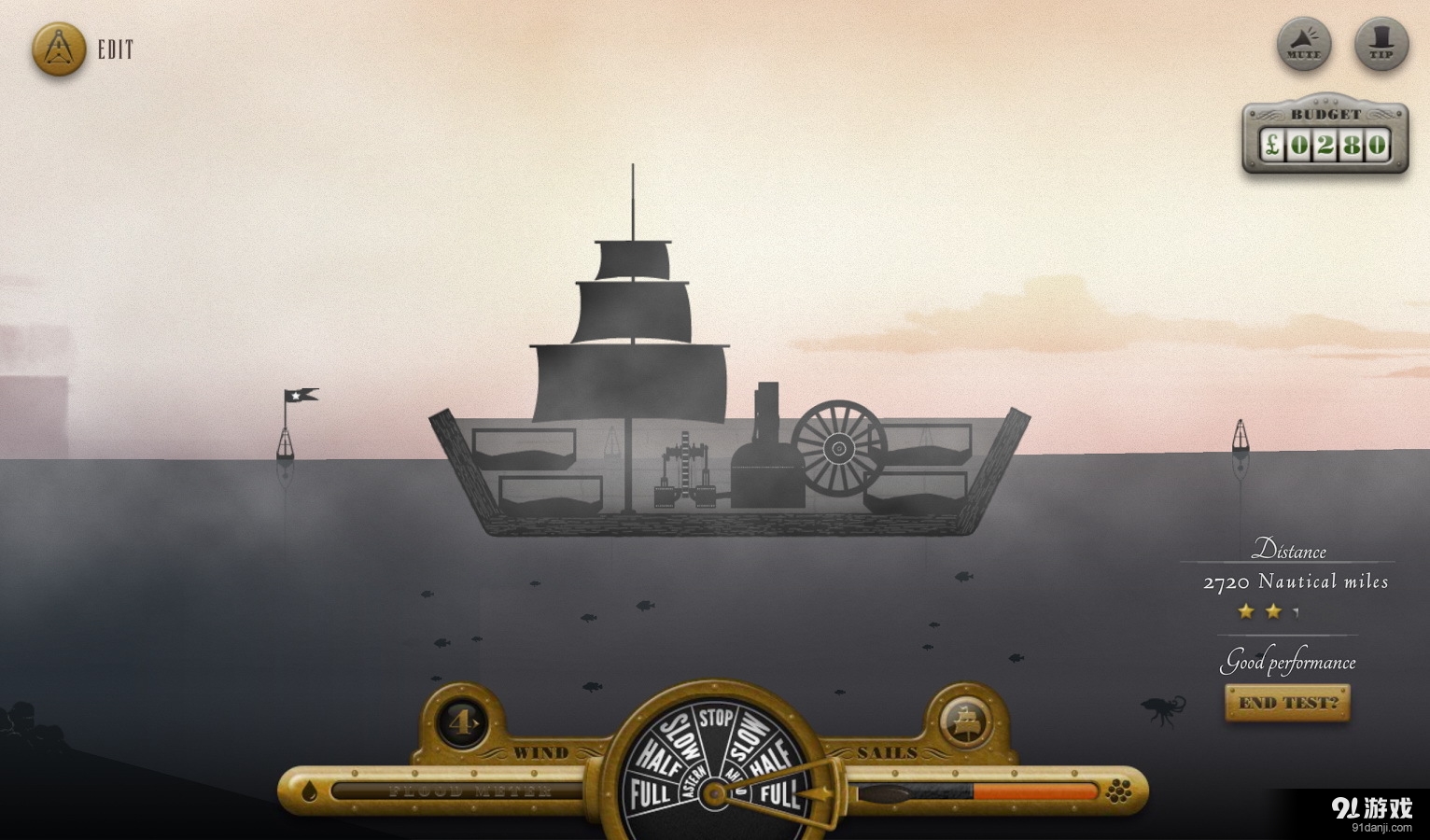Open the Edit ship designer
This screenshot has width=1430, height=840.
pos(59,49)
